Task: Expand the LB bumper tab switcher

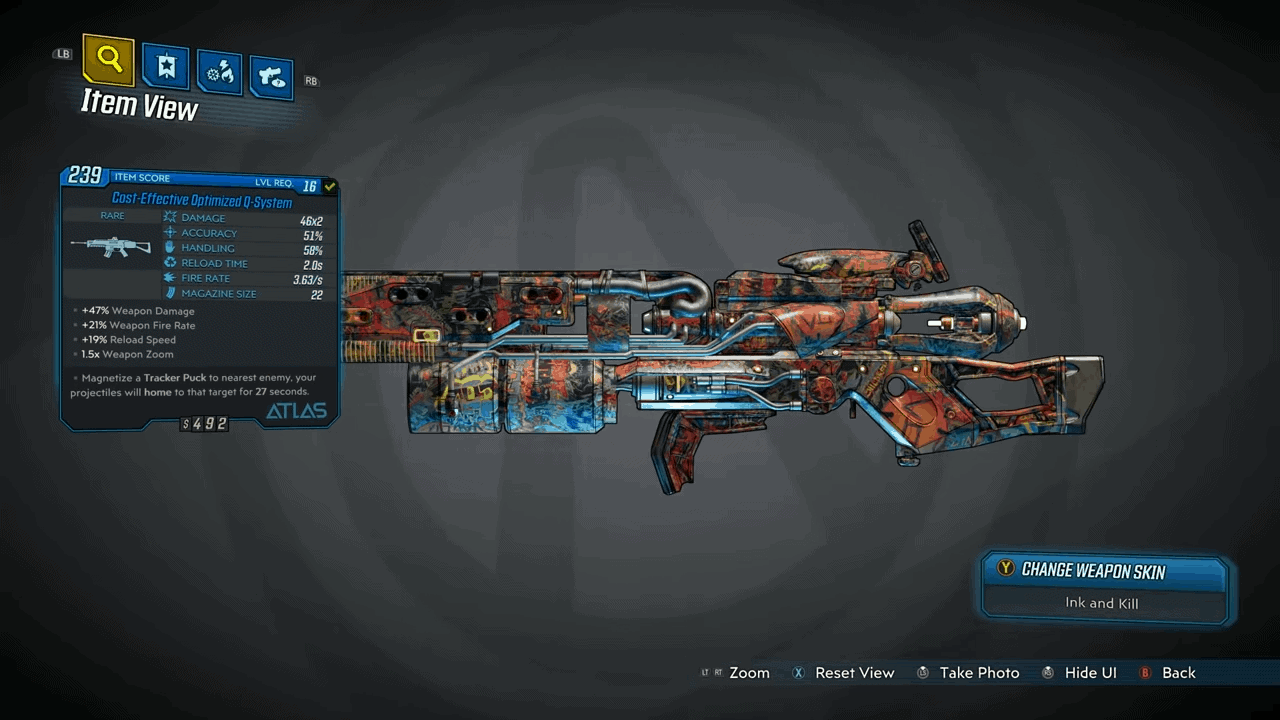Action: [x=62, y=53]
